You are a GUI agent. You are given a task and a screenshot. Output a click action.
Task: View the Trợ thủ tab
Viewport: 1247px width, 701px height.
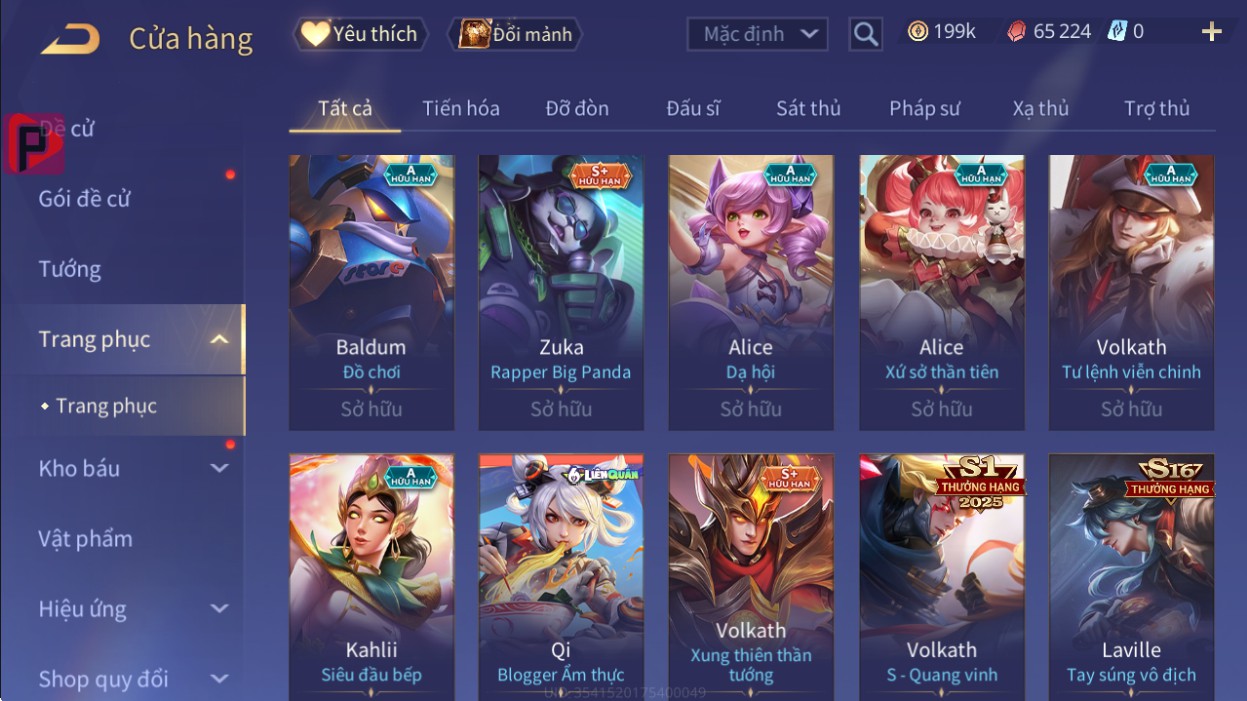click(1156, 108)
